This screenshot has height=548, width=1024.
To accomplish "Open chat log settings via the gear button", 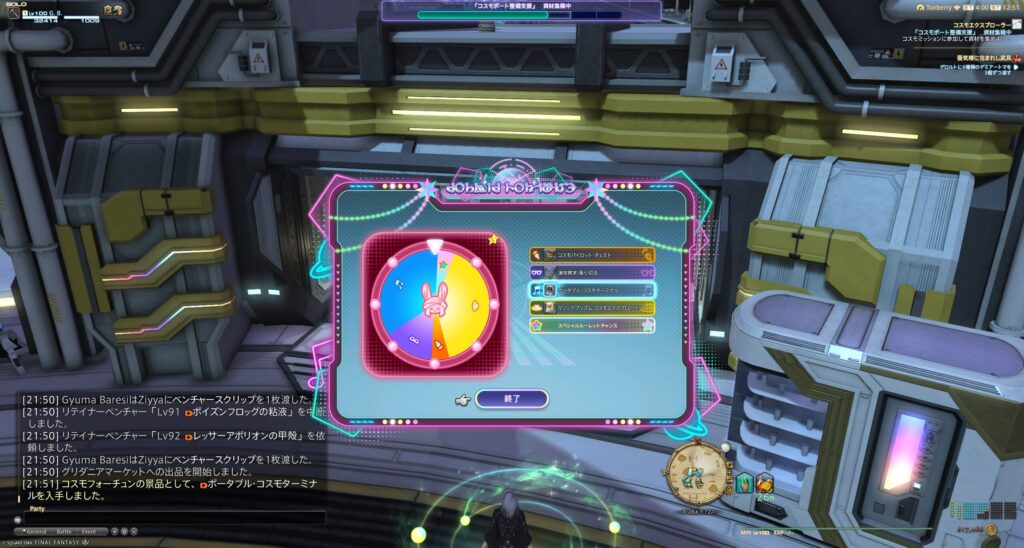I will coord(124,530).
